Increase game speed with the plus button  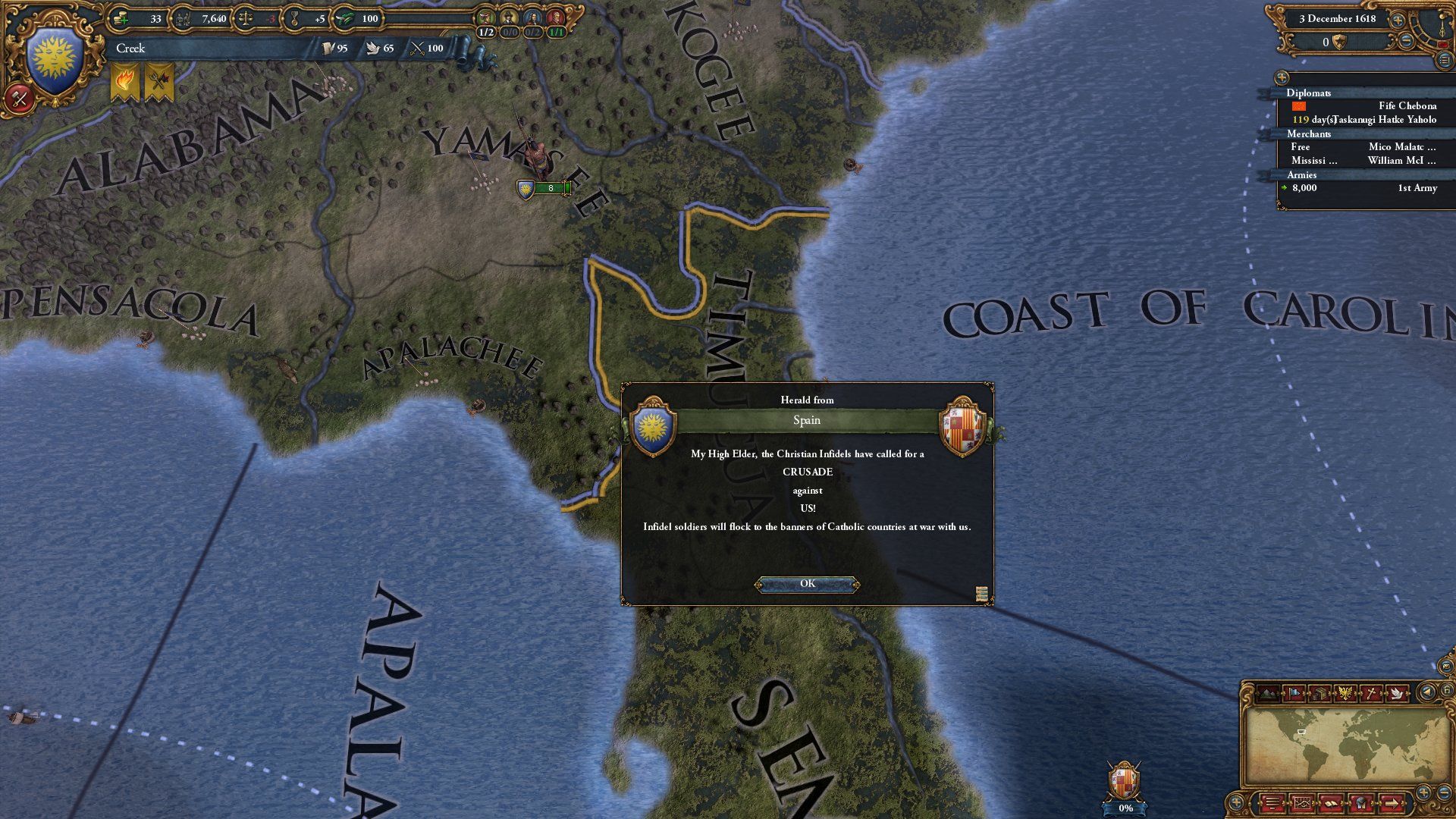pos(1397,20)
